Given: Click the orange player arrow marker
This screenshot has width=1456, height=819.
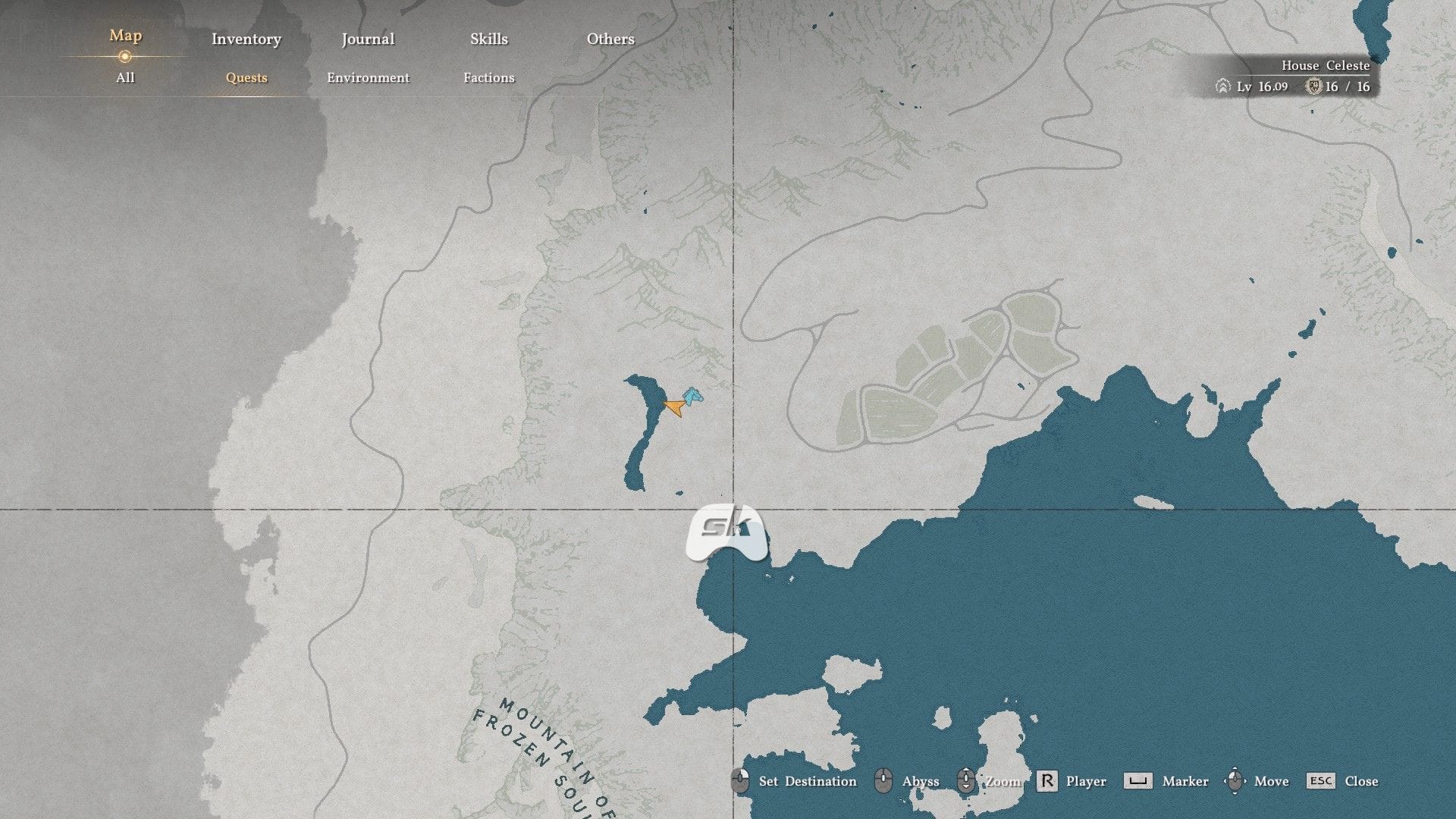Looking at the screenshot, I should pos(673,408).
